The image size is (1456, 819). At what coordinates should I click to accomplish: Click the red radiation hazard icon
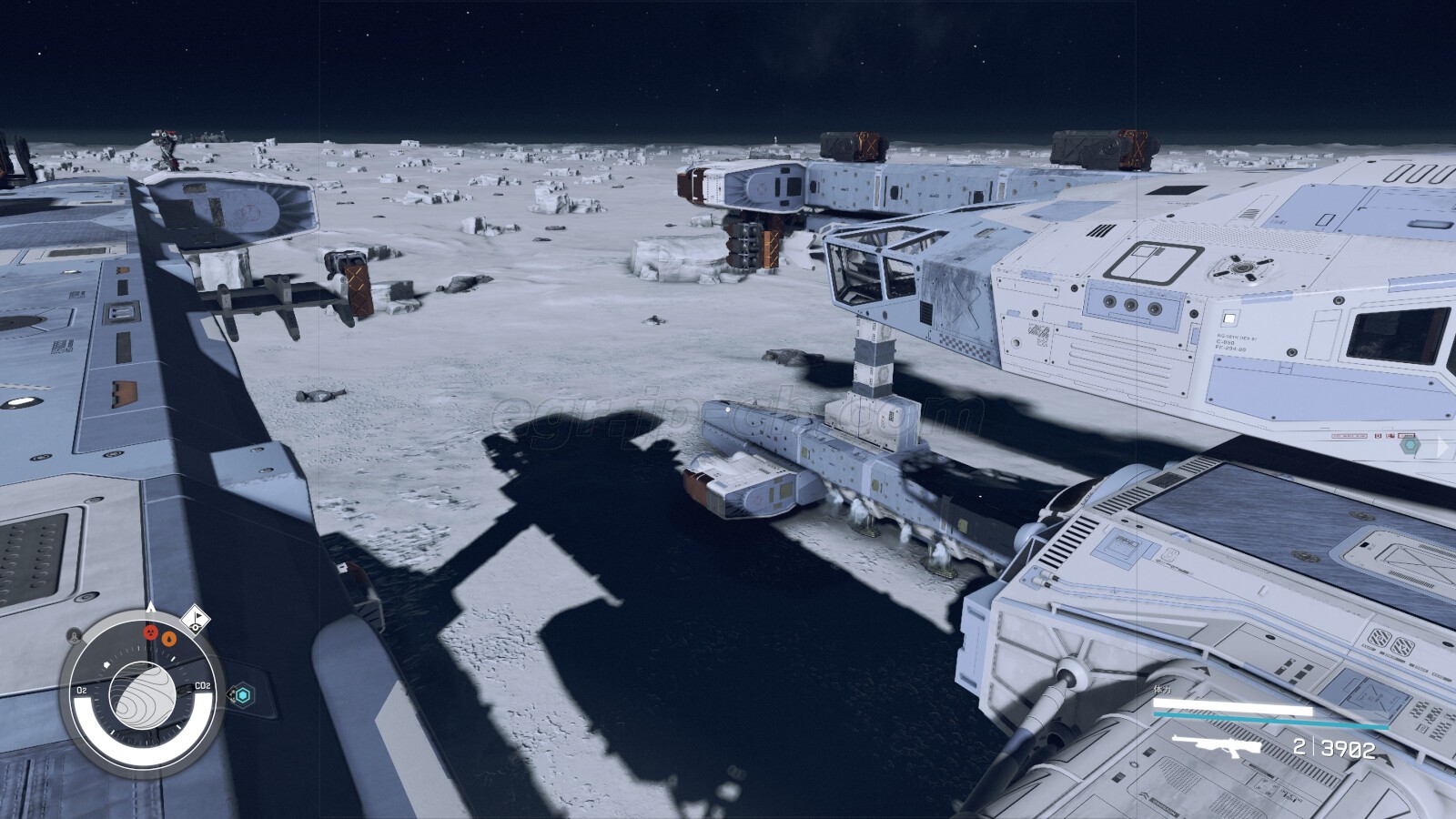pyautogui.click(x=151, y=632)
